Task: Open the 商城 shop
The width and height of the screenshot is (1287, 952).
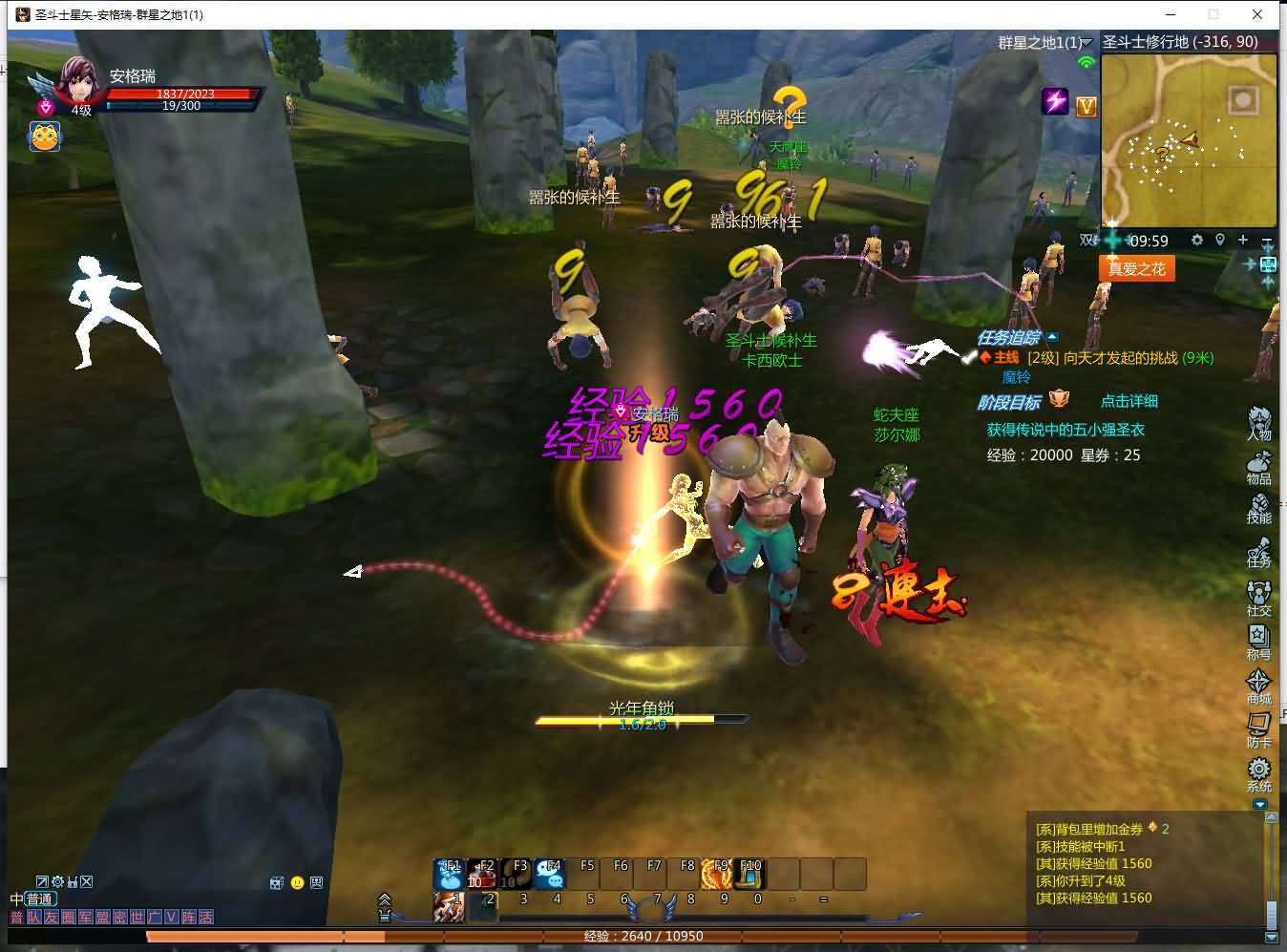Action: coord(1258,686)
